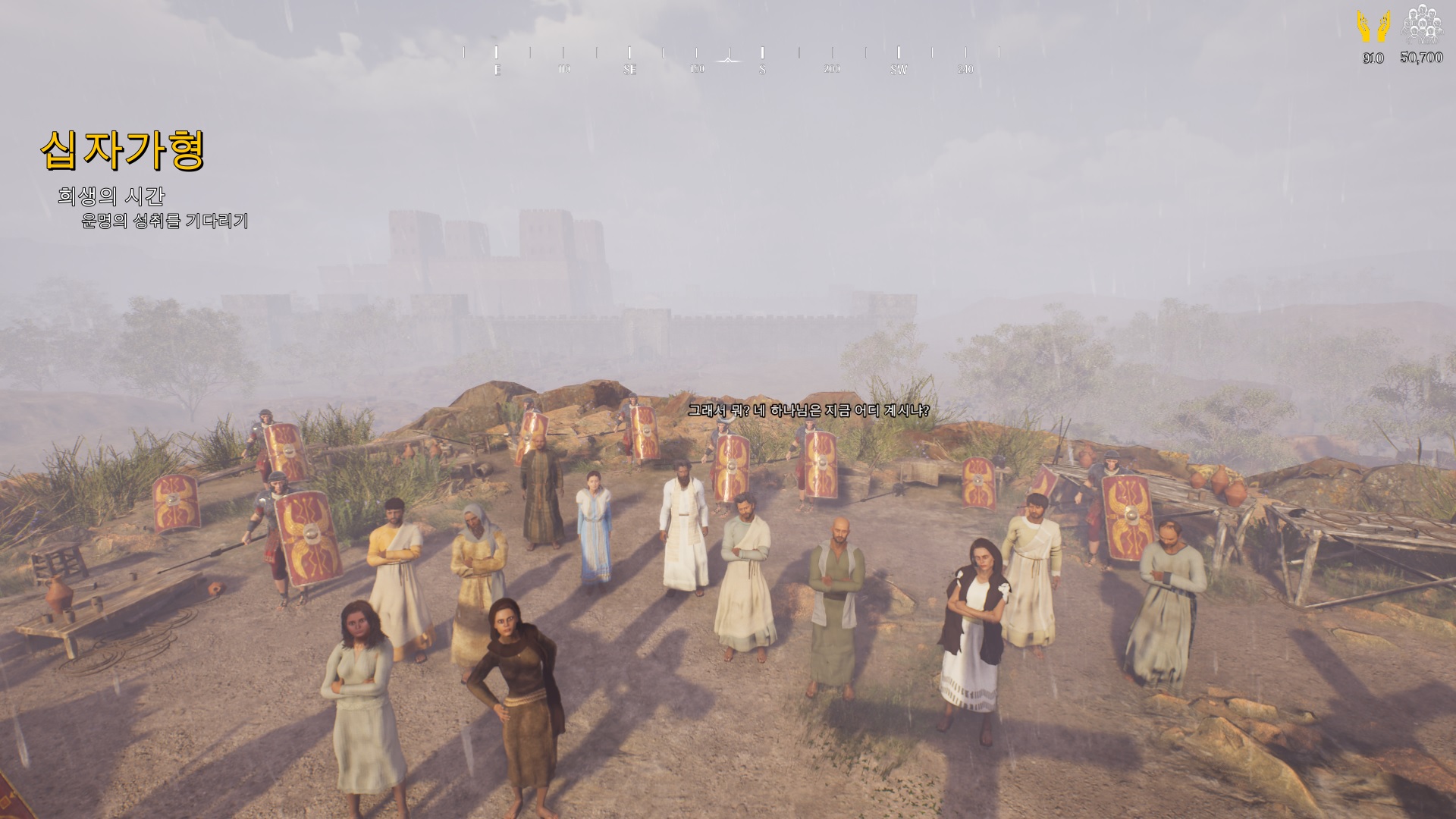Click the 십자가형 quest tracker title
This screenshot has height=819, width=1456.
(123, 150)
